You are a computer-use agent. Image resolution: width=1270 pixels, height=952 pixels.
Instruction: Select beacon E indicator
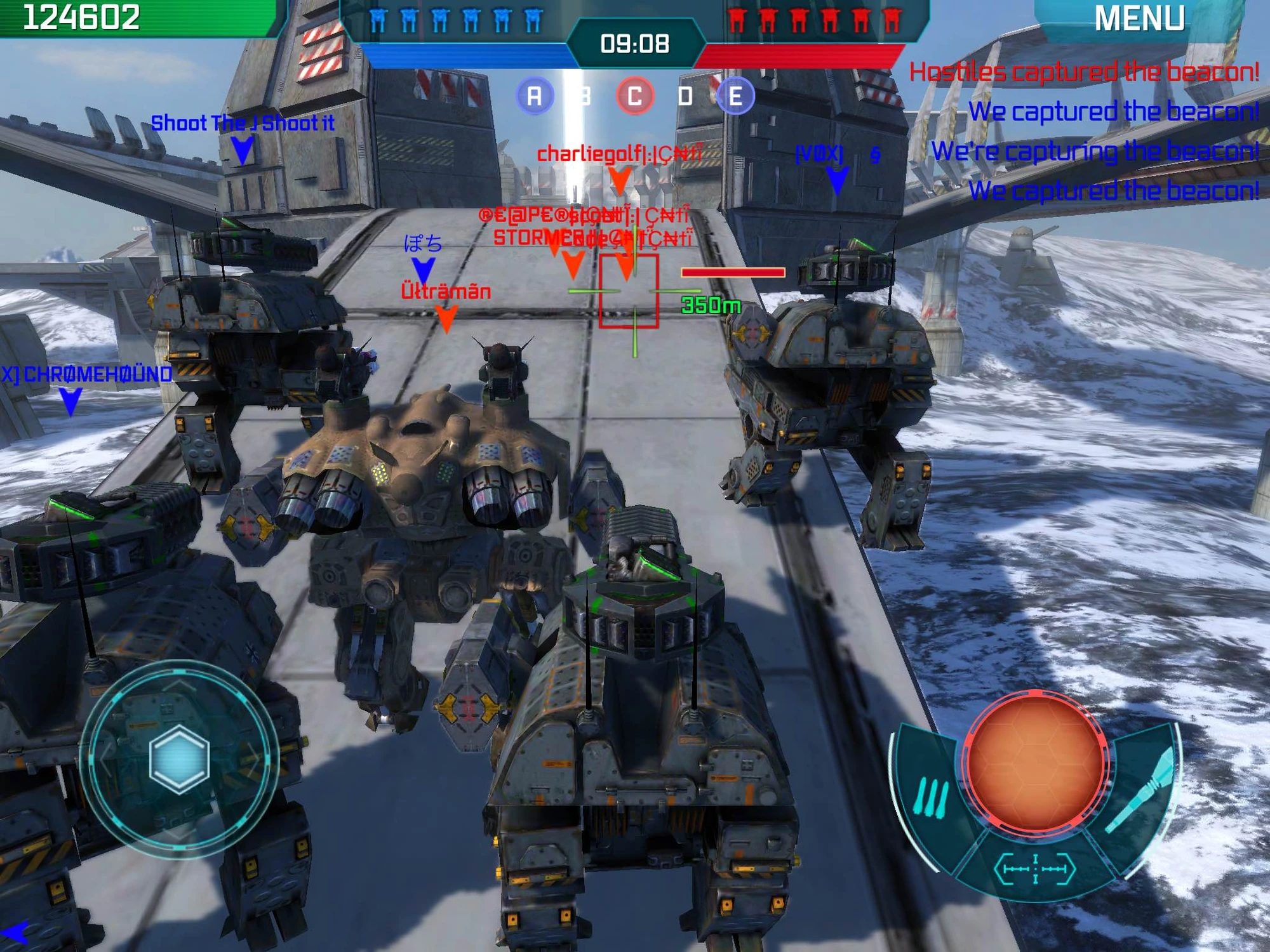737,97
